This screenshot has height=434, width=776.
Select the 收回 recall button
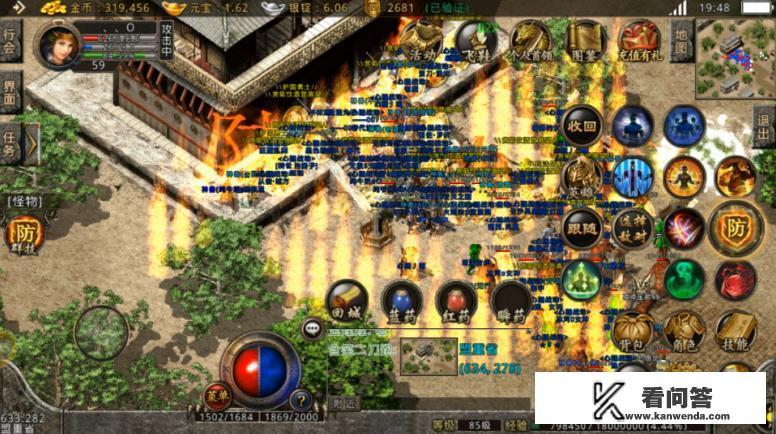pyautogui.click(x=582, y=127)
